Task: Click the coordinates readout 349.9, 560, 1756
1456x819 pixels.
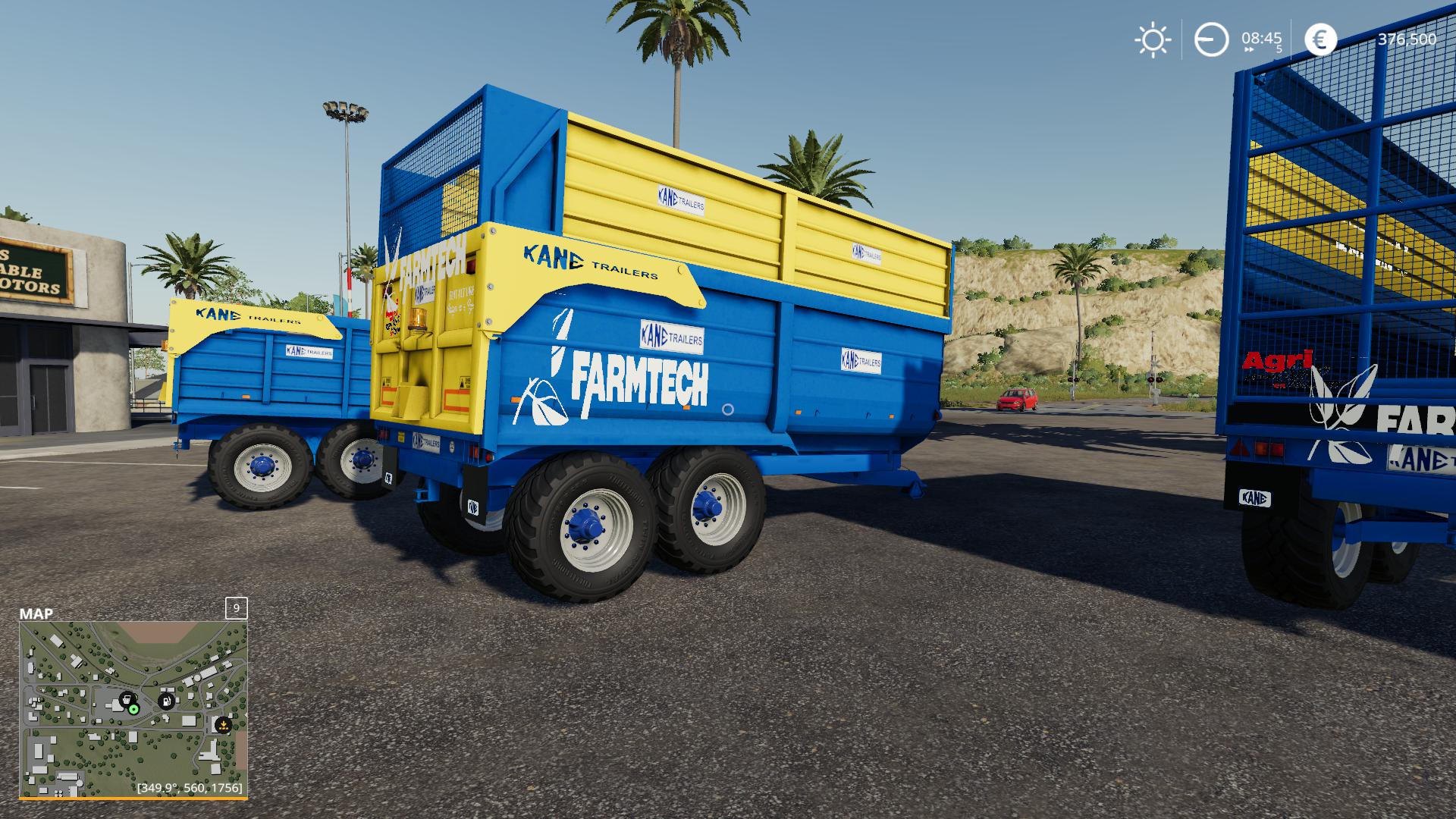Action: pos(188,789)
